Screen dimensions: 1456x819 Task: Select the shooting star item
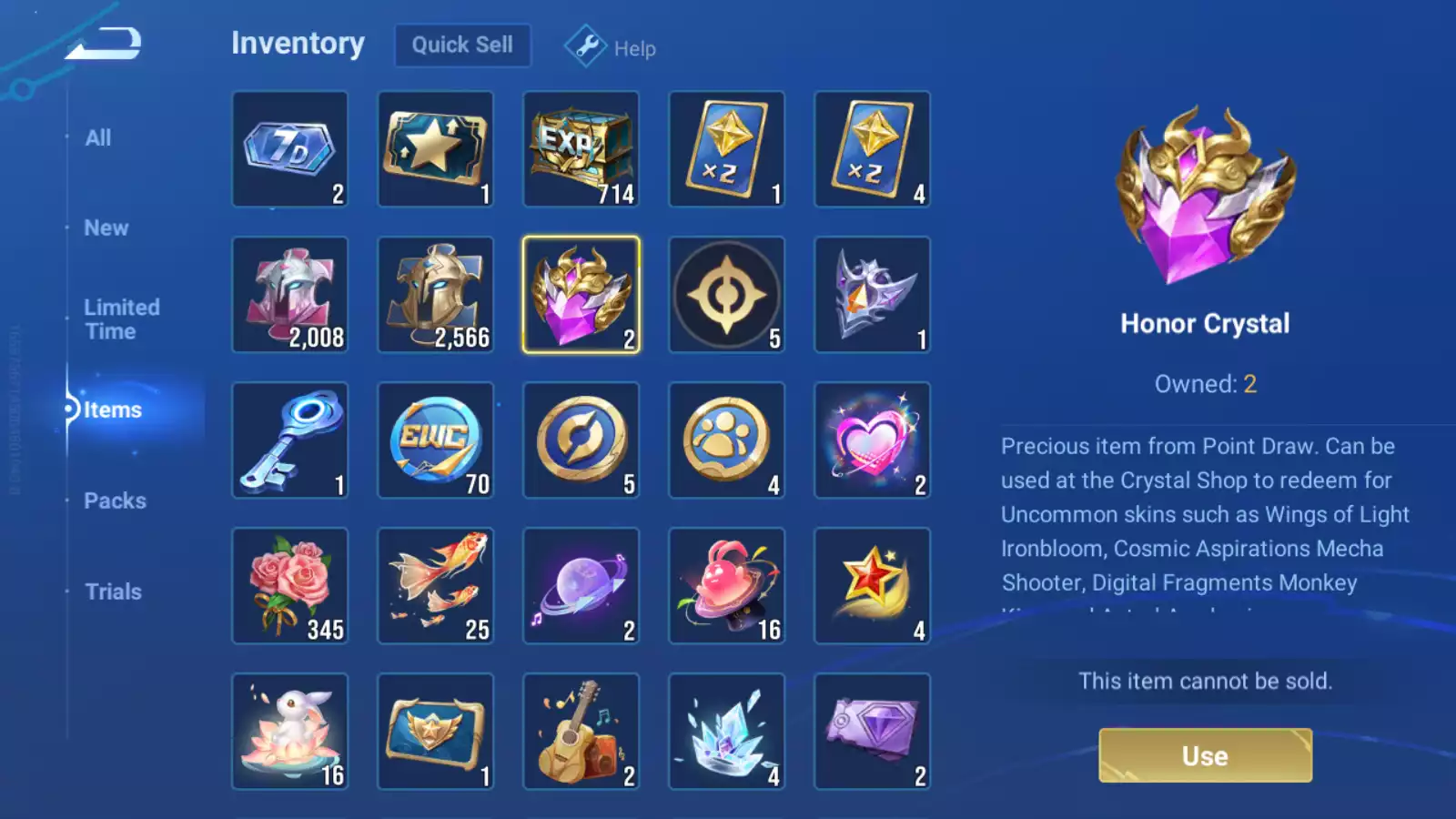(x=873, y=587)
